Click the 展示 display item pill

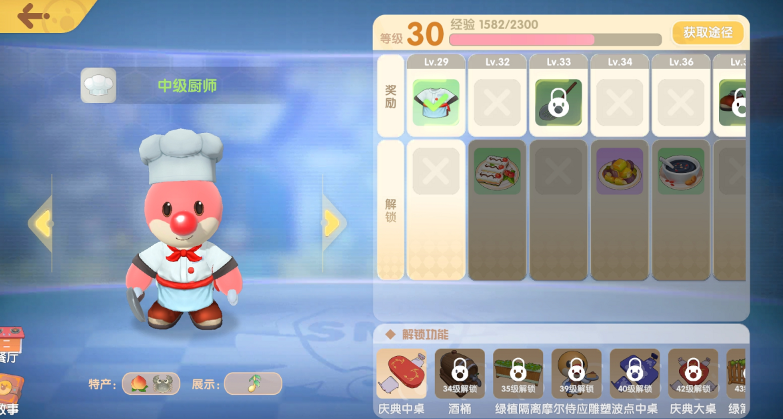coord(252,383)
